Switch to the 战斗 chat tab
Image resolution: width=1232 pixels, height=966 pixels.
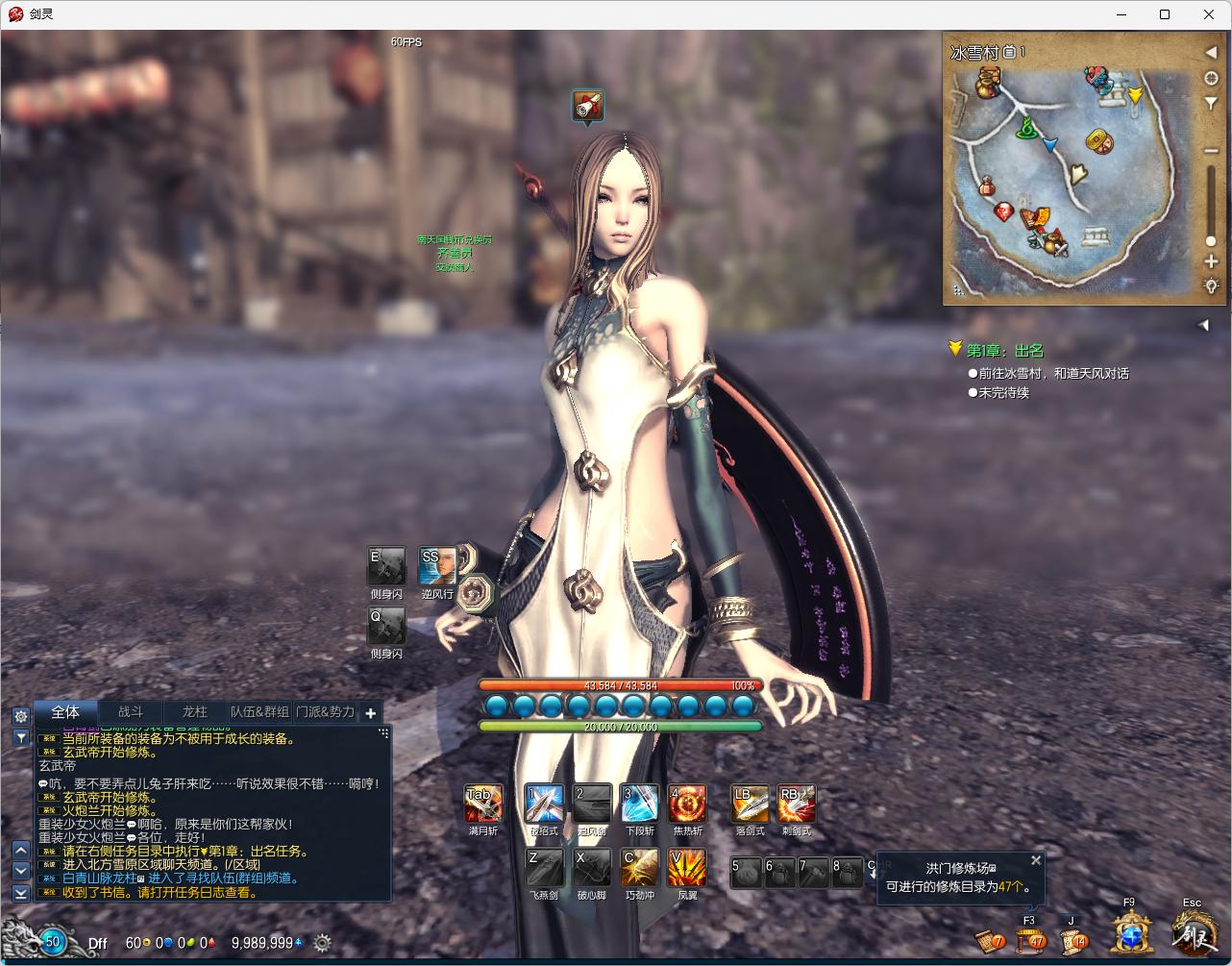(x=131, y=712)
